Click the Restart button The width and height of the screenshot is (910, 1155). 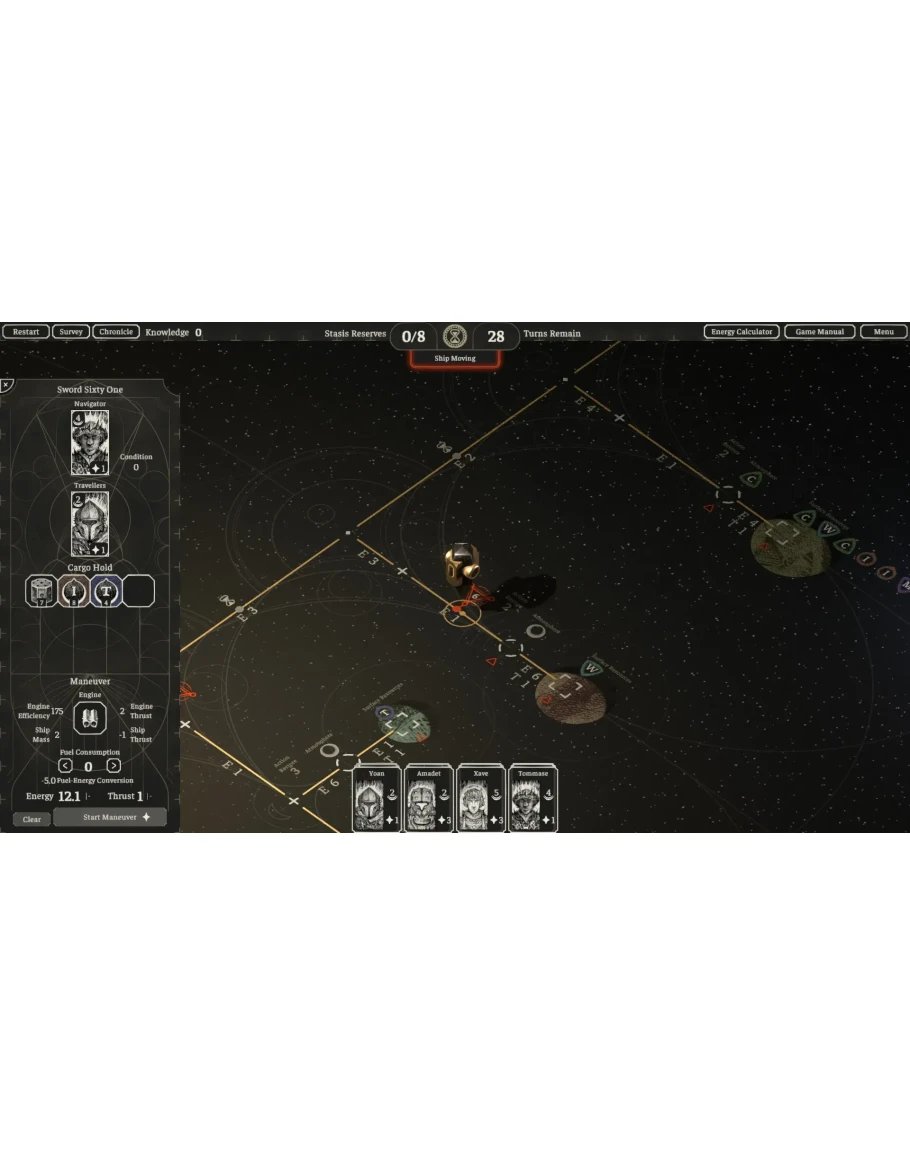(26, 332)
